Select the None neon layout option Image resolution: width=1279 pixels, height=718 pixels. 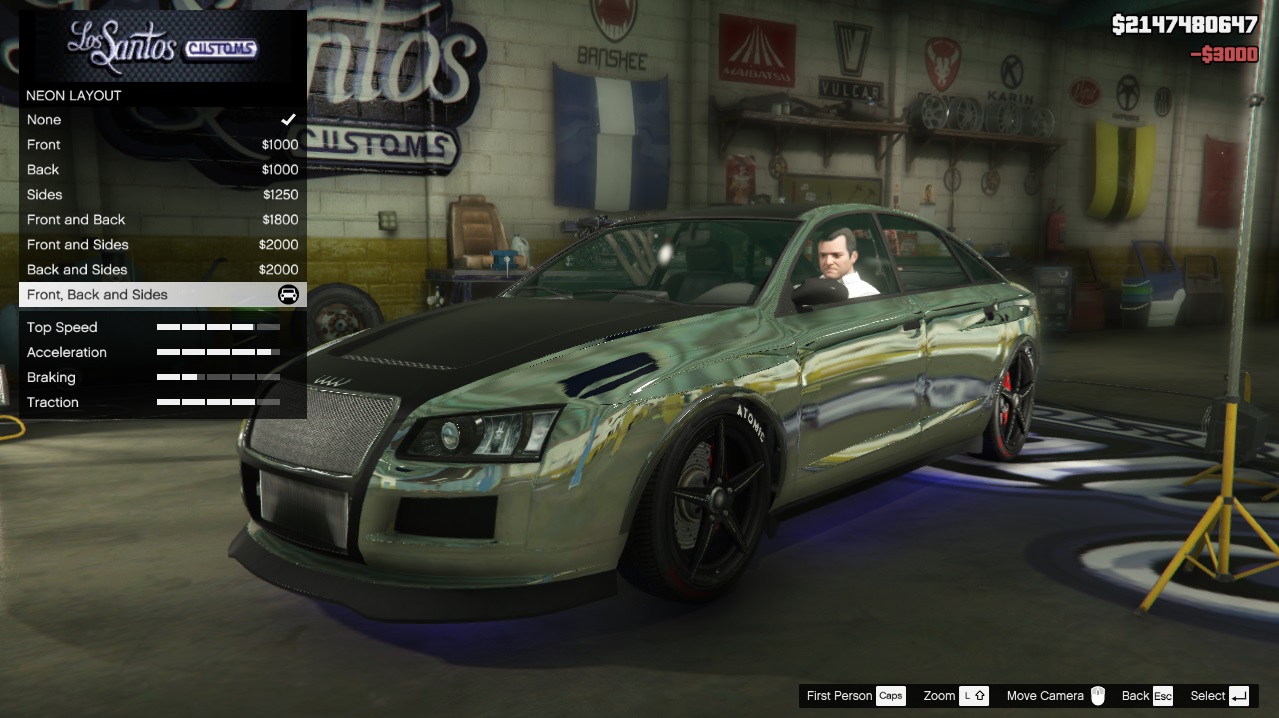click(x=162, y=120)
